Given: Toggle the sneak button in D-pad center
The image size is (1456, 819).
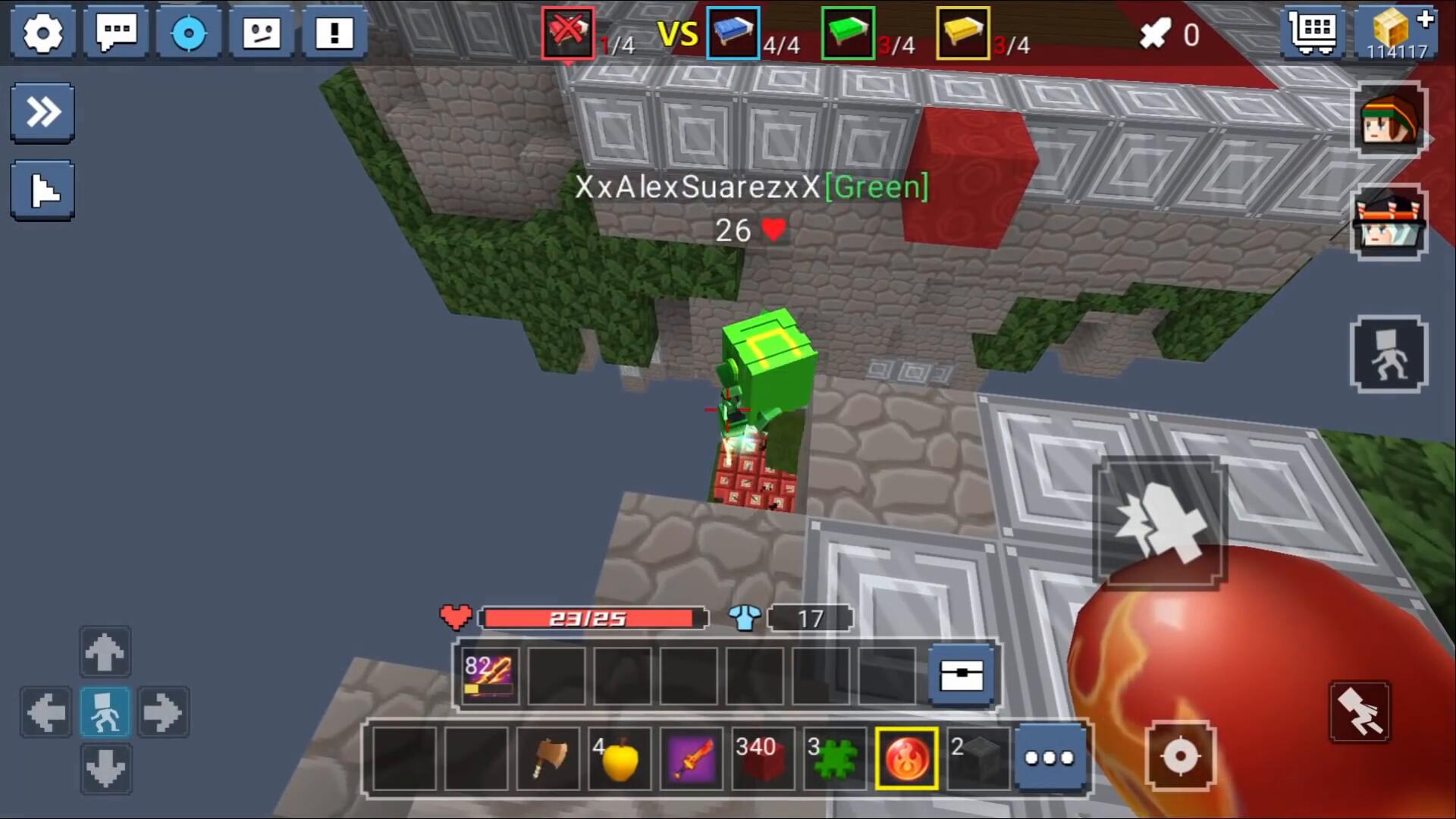Looking at the screenshot, I should (105, 712).
